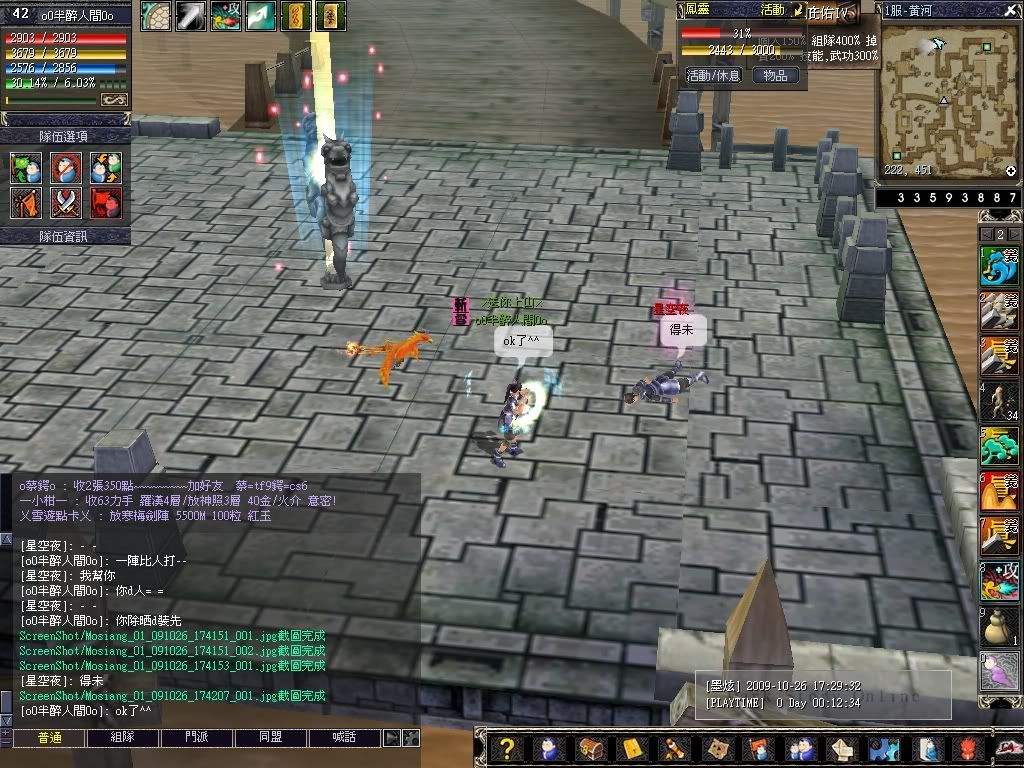Open the pet's 物品 items button
Image resolution: width=1024 pixels, height=768 pixels.
(775, 75)
